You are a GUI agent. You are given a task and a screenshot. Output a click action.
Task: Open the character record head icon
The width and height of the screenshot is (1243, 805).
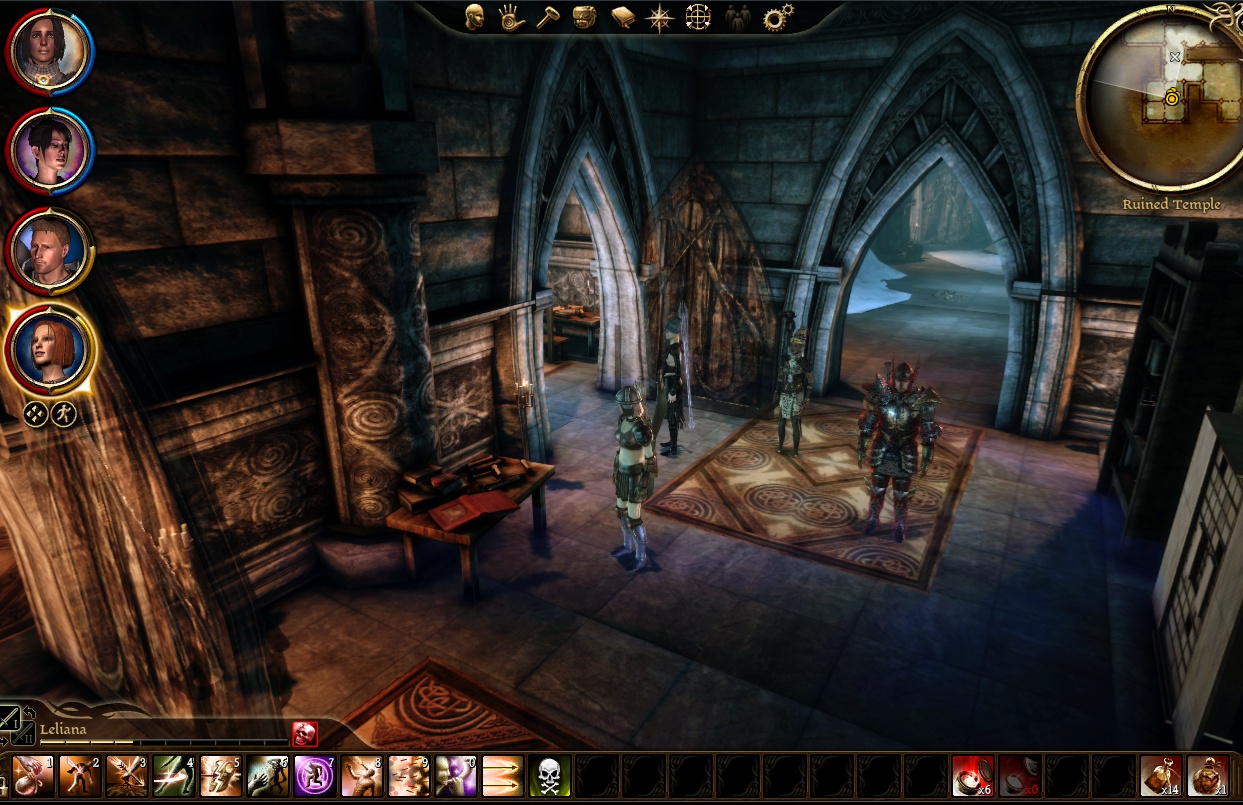pyautogui.click(x=474, y=16)
